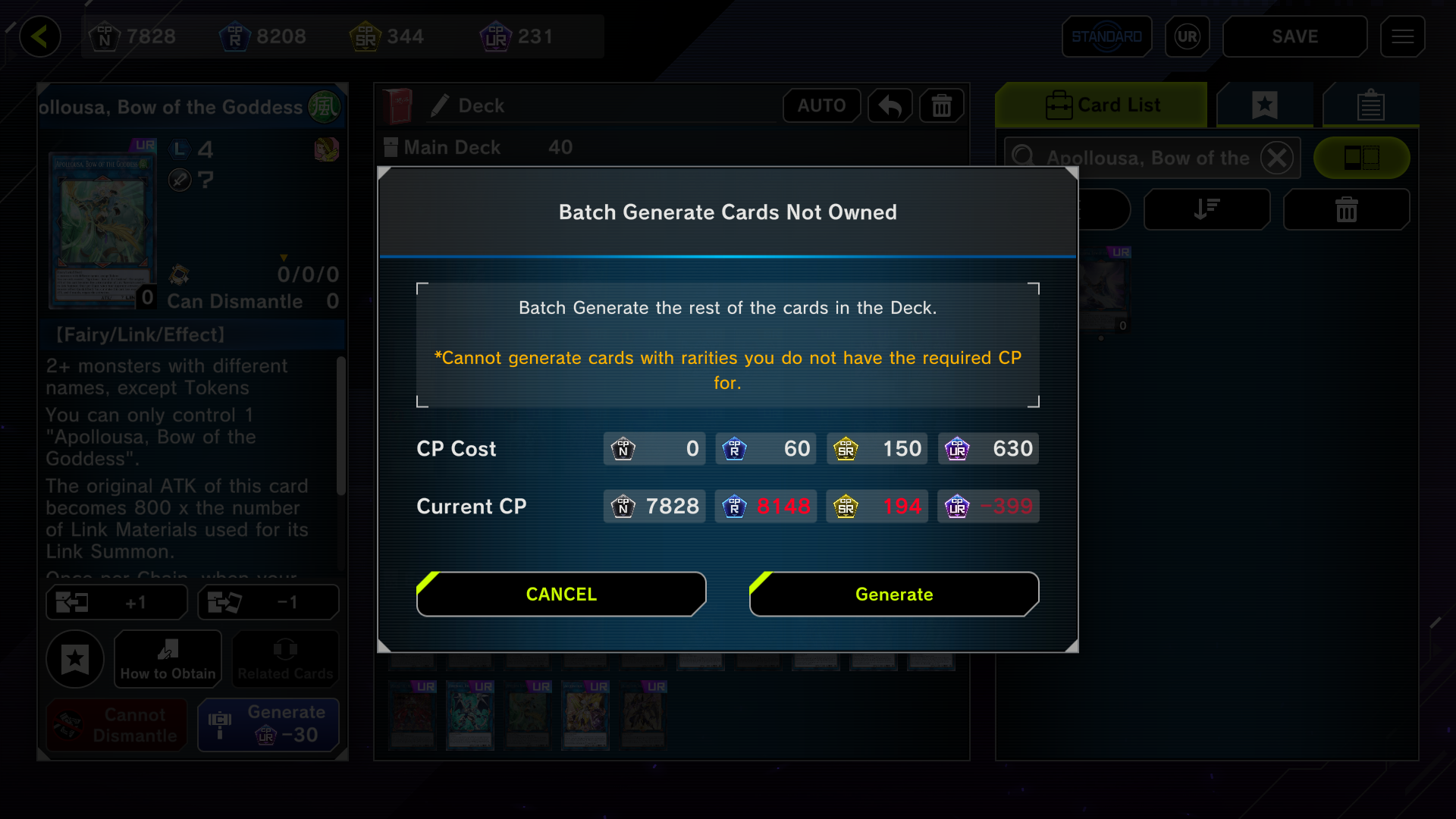This screenshot has width=1456, height=819.
Task: Bookmark this card with the star button
Action: coord(75,659)
